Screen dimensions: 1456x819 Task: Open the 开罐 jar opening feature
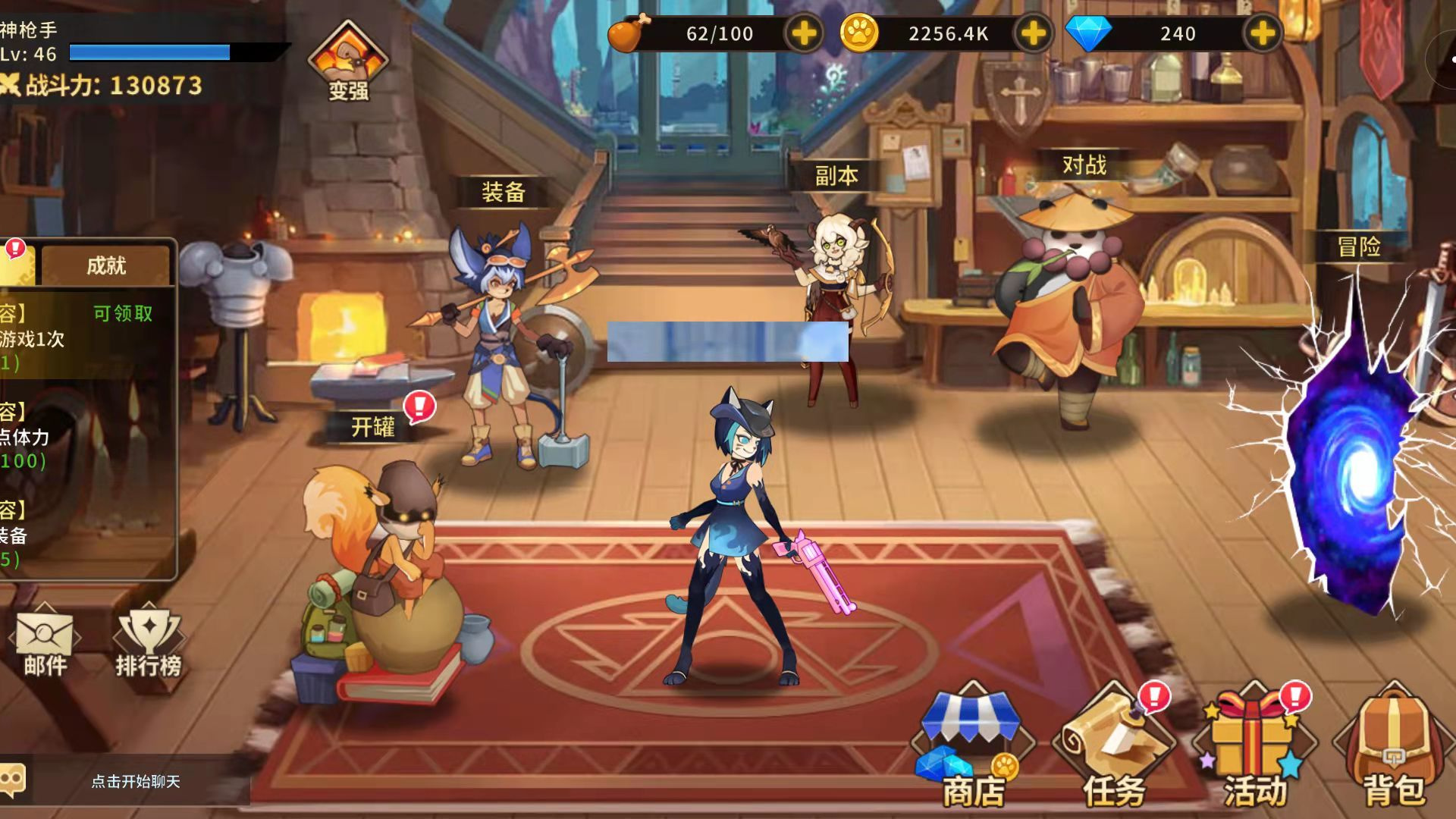(x=373, y=428)
